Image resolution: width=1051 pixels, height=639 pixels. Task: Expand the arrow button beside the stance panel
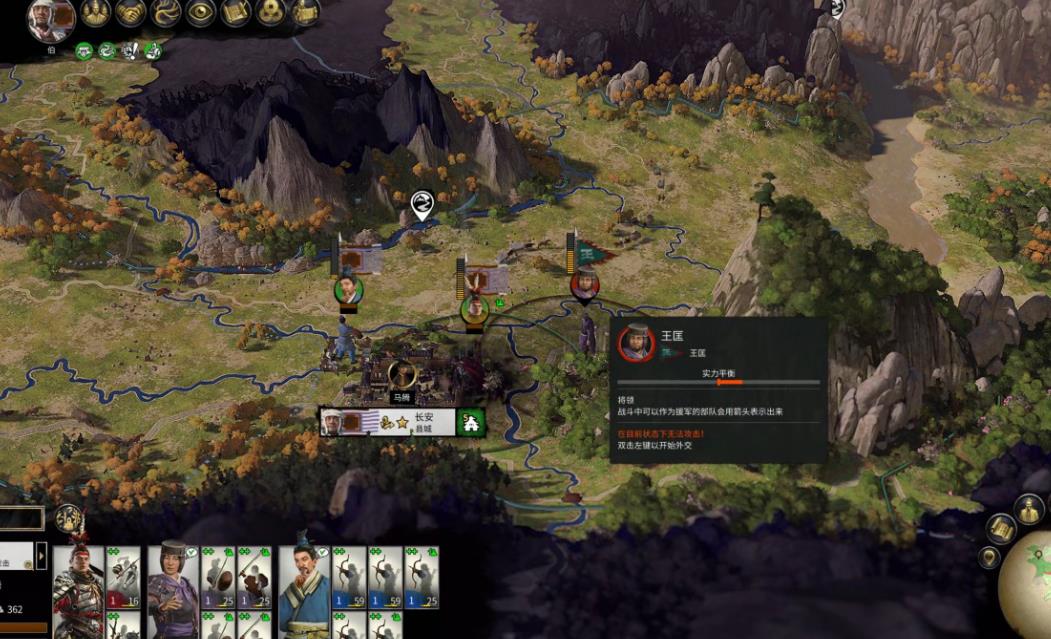point(42,555)
